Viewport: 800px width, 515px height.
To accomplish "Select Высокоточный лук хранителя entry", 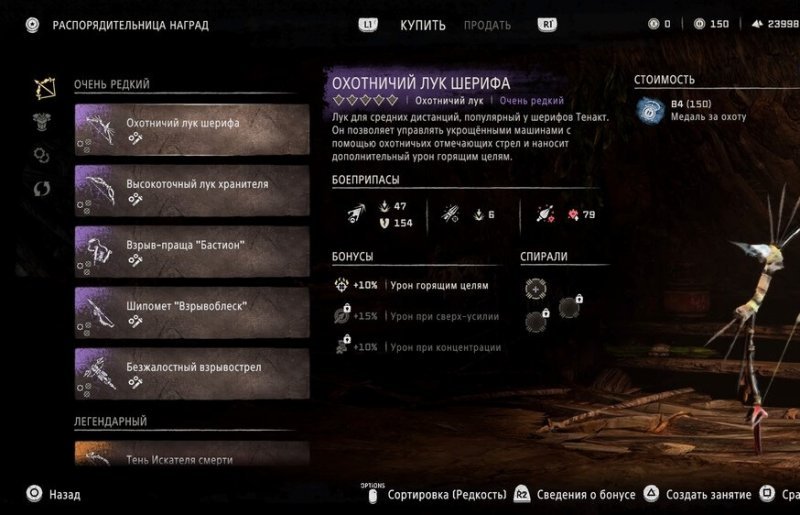I will click(191, 192).
